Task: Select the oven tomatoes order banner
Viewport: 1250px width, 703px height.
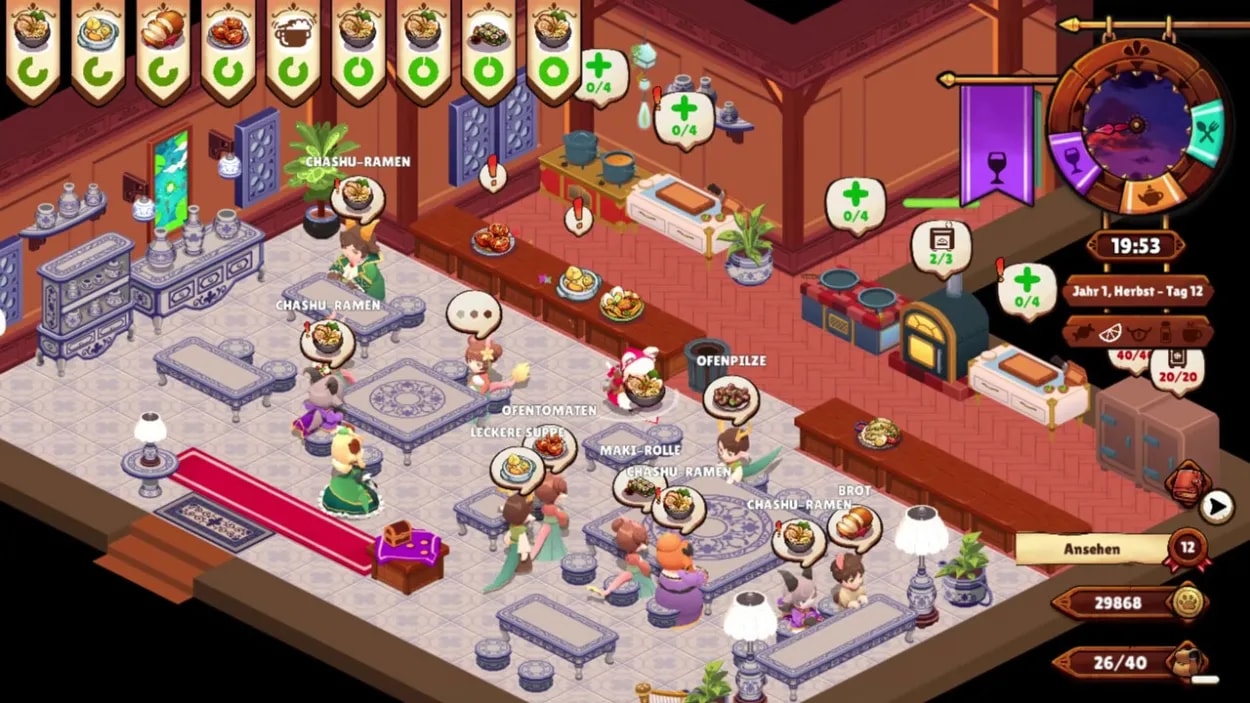Action: 227,48
